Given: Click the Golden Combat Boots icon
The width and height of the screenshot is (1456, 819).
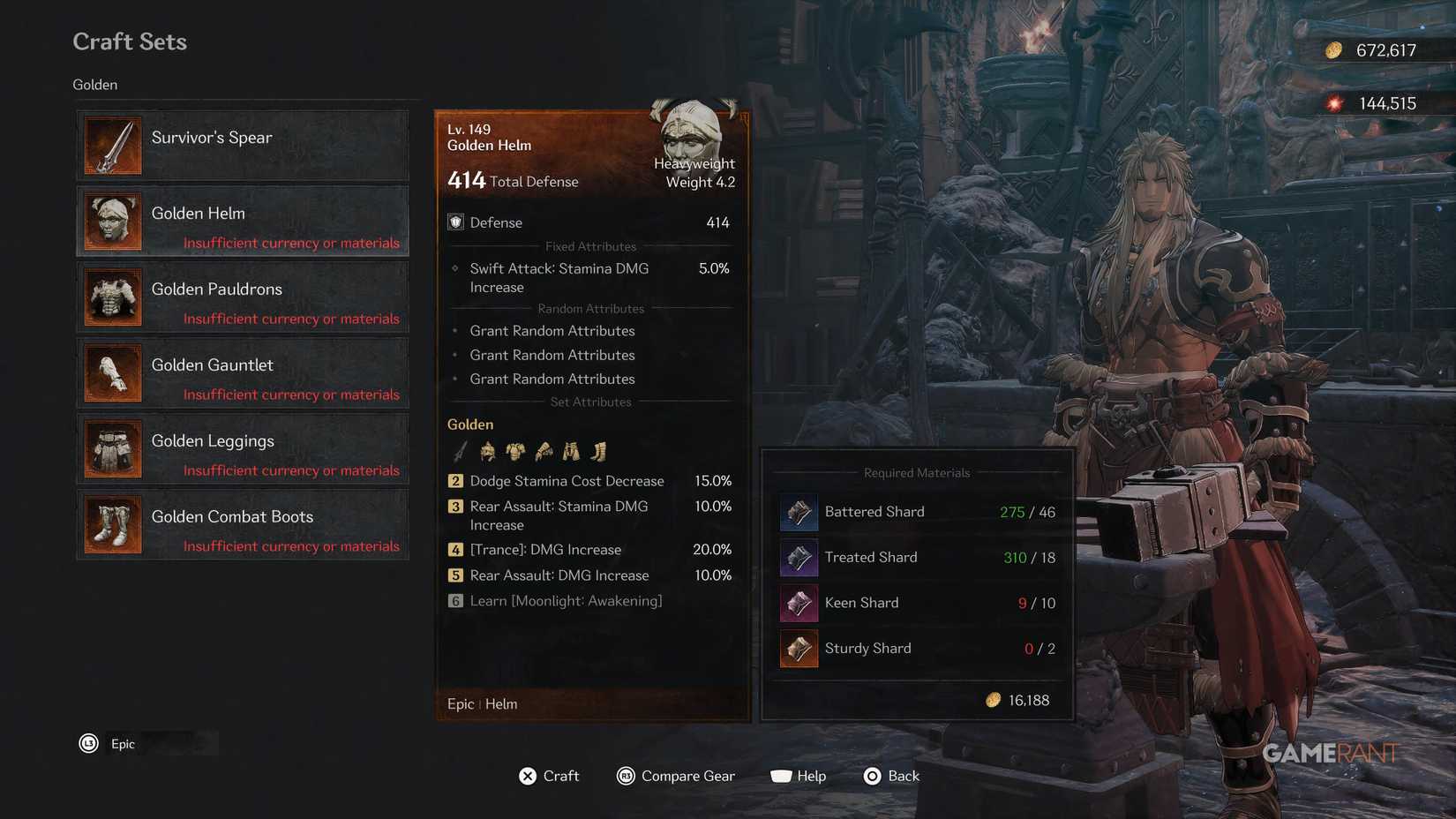Looking at the screenshot, I should click(x=112, y=524).
